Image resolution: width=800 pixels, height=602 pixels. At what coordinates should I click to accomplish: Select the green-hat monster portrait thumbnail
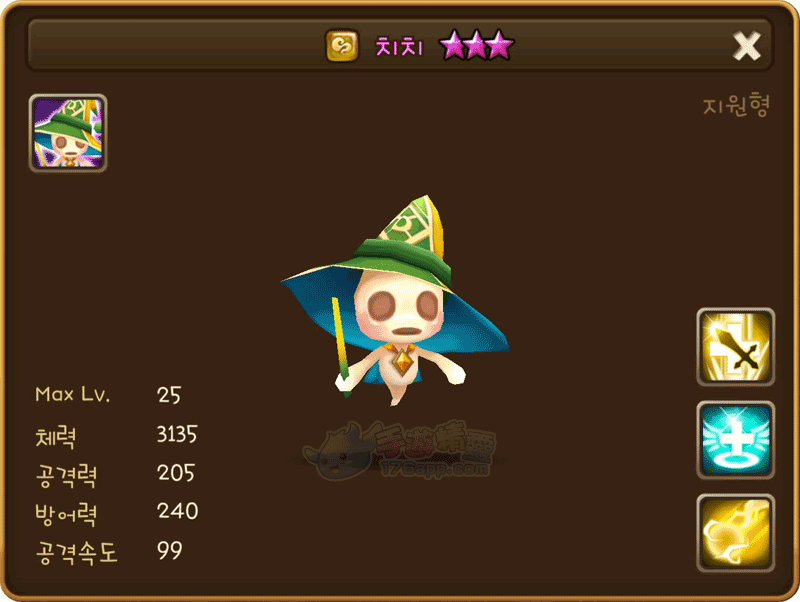(68, 134)
